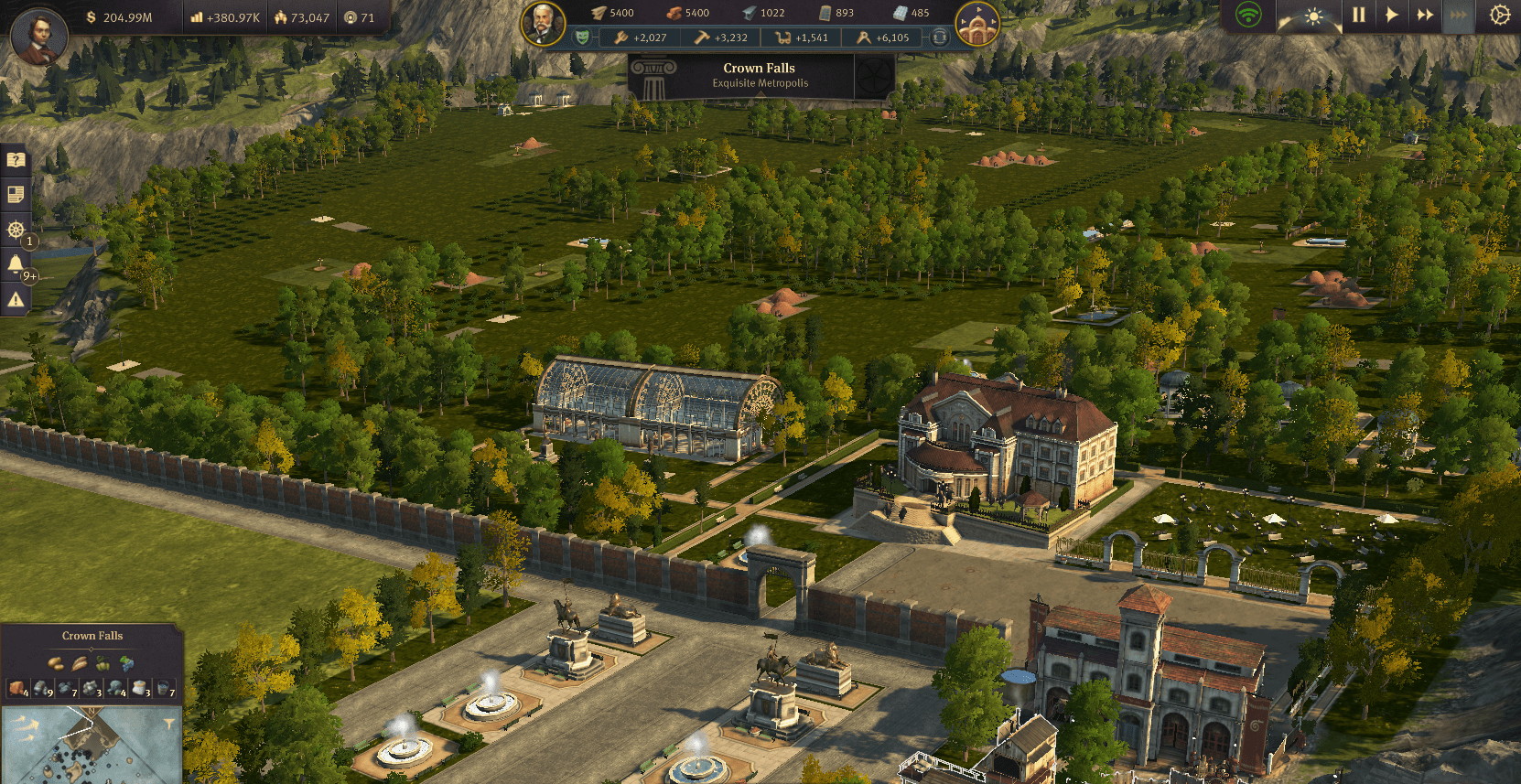
Task: Open the warning triangle alerts
Action: pyautogui.click(x=16, y=299)
